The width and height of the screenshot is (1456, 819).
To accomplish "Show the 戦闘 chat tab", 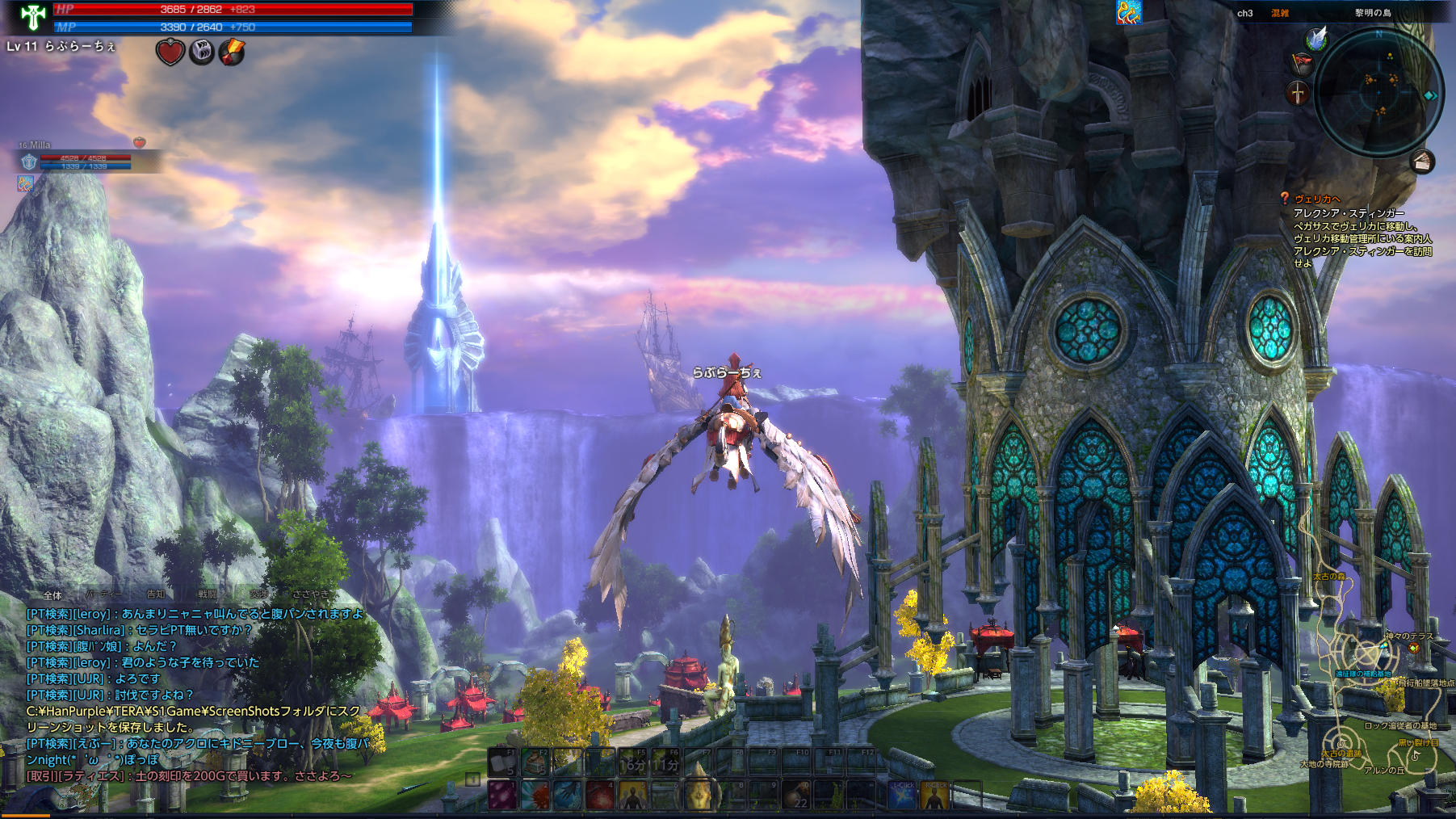I will tap(208, 594).
